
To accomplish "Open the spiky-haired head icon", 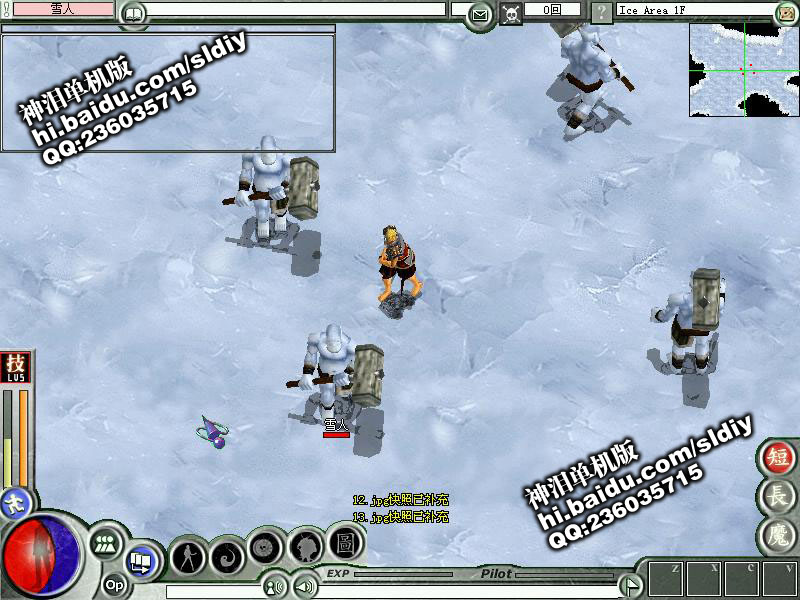I will tap(304, 547).
